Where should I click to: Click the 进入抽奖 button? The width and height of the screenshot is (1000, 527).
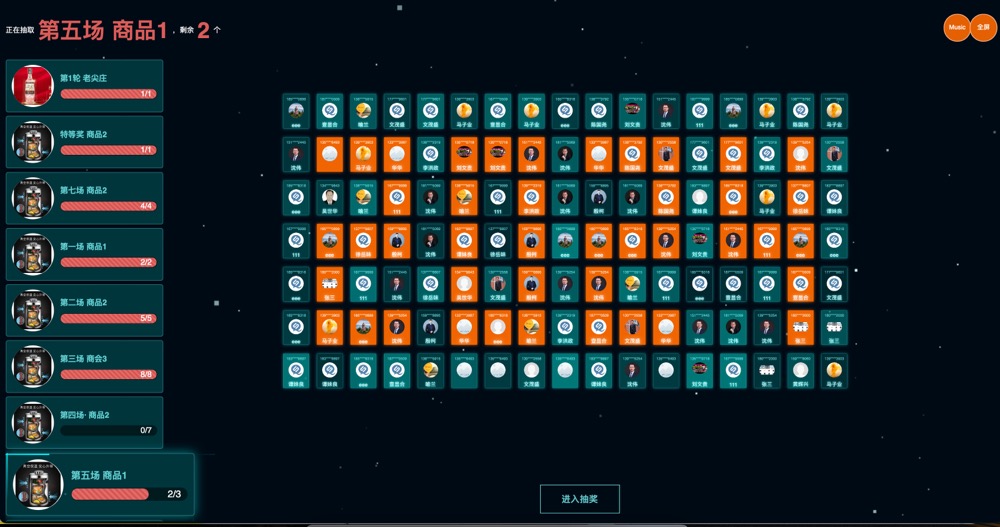[x=579, y=498]
